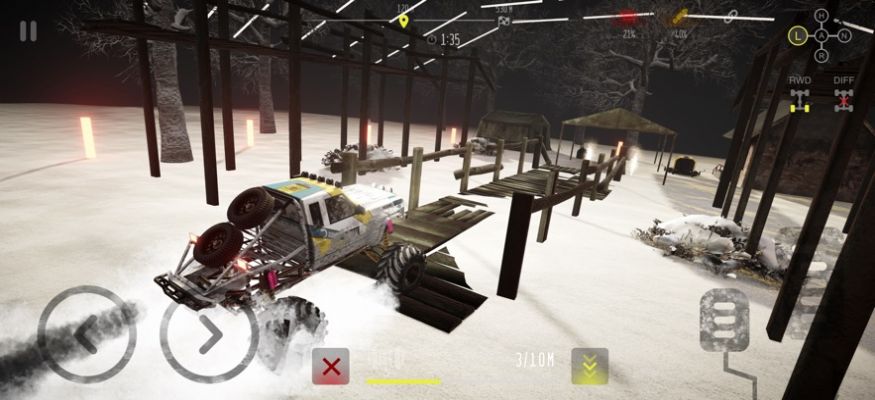Engage the R reverse gear
Image resolution: width=875 pixels, height=400 pixels.
click(x=821, y=58)
